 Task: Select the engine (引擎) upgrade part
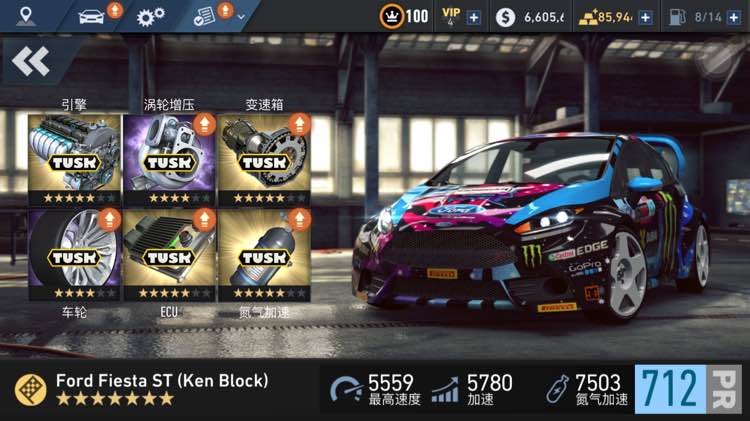pyautogui.click(x=74, y=158)
